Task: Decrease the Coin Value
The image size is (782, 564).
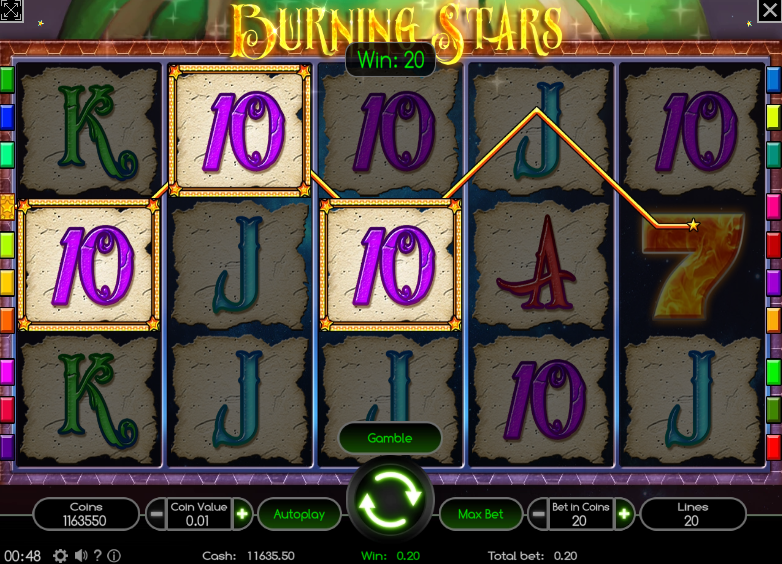Action: [x=156, y=514]
